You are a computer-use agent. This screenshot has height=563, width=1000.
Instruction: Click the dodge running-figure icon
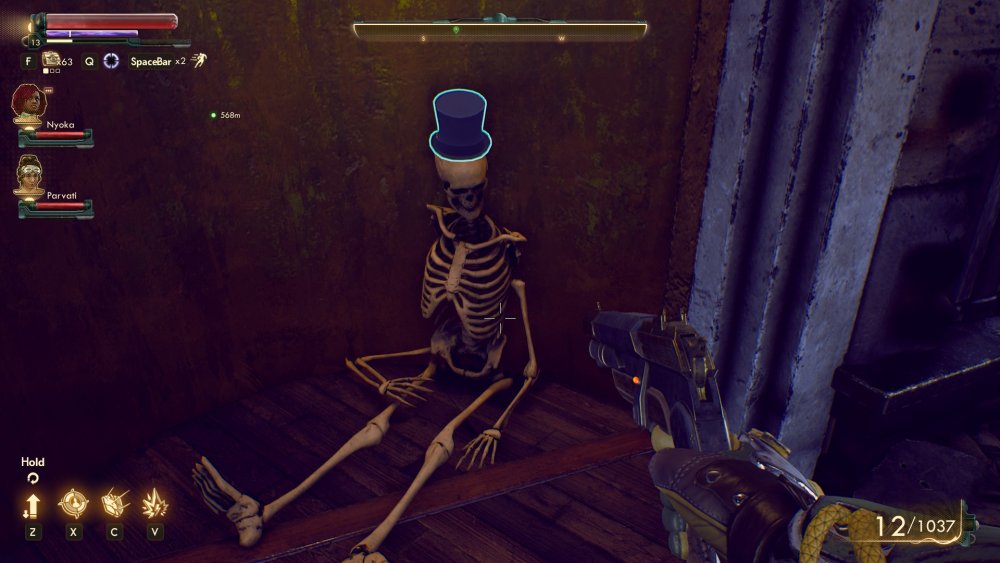coord(200,60)
